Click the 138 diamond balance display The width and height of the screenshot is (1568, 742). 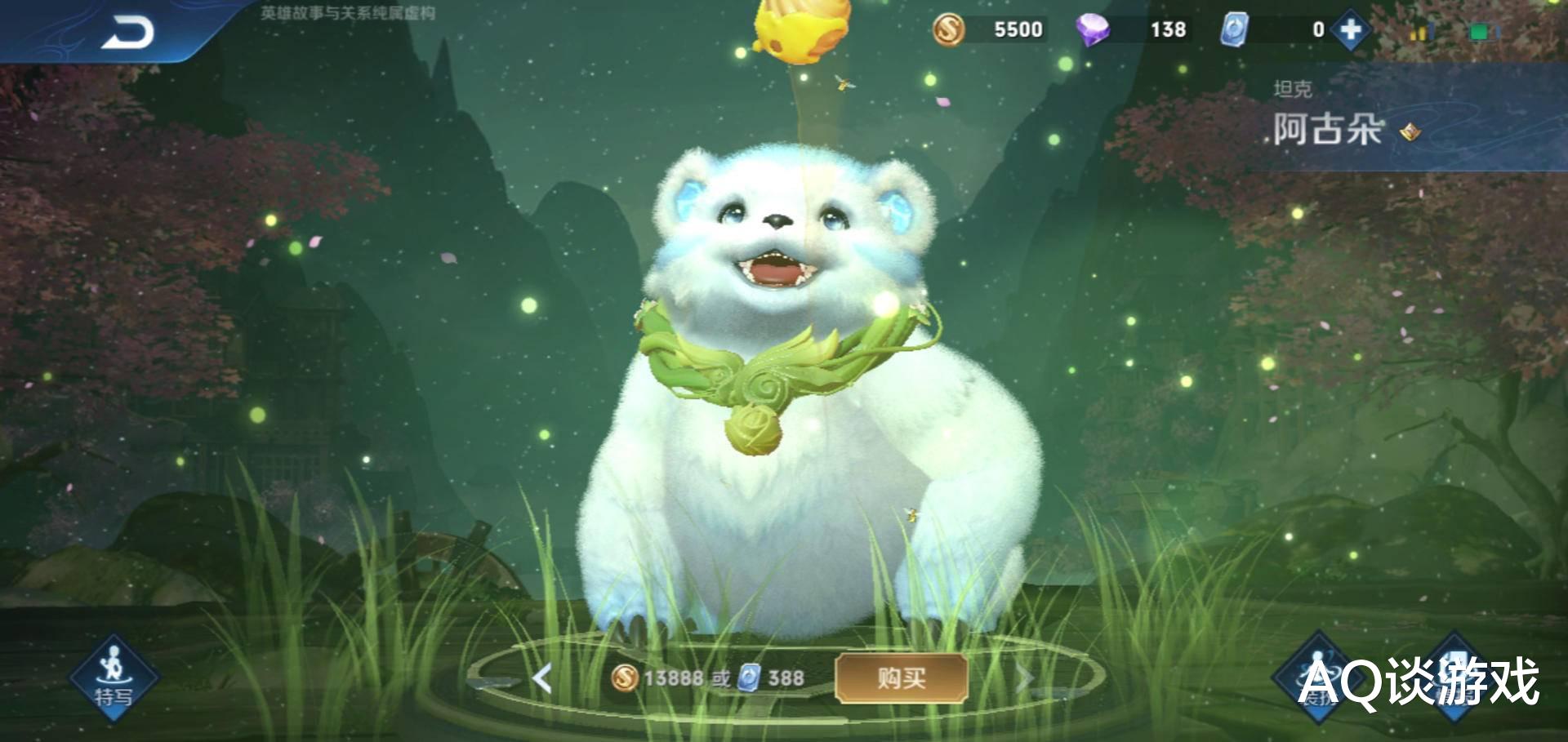coord(1166,29)
